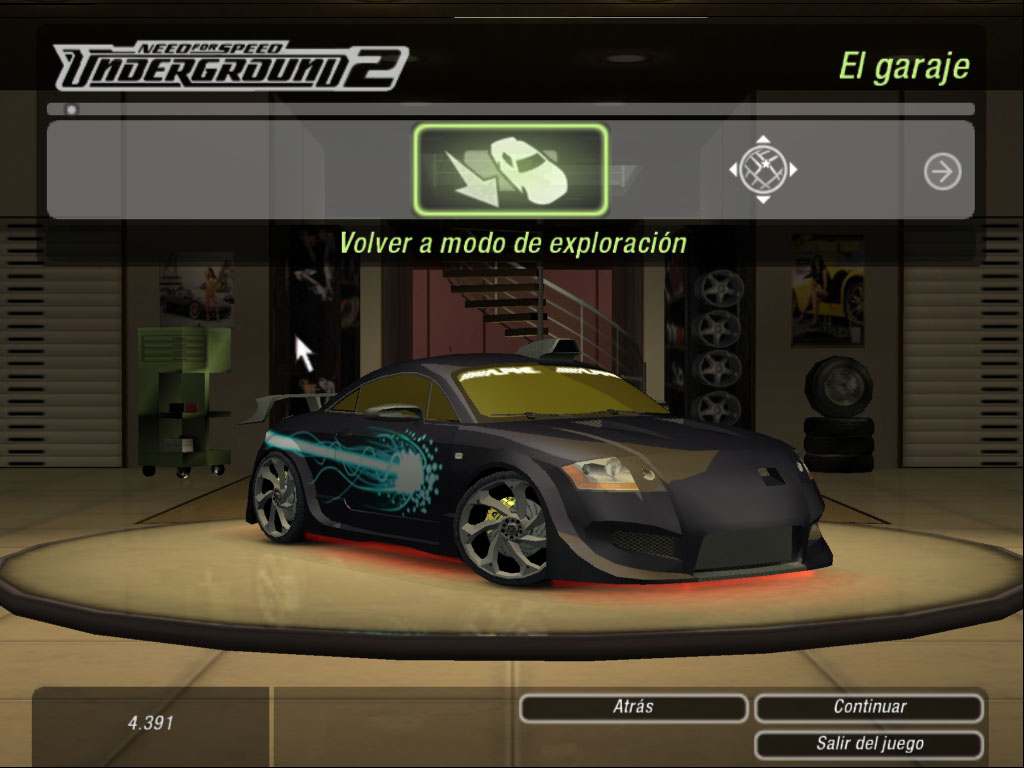
Task: Choose the compass-style world map icon
Action: coord(763,170)
